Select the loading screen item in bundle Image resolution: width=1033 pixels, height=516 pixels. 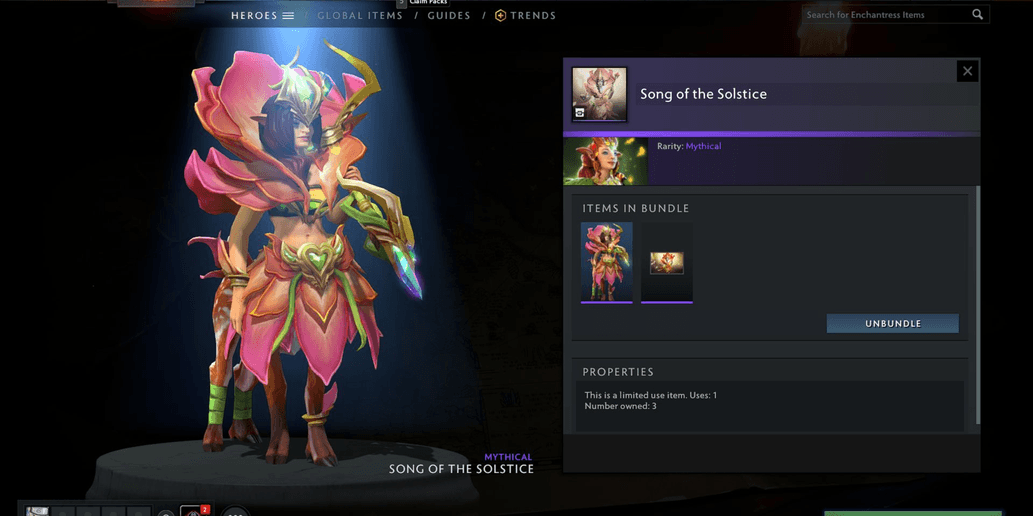point(667,262)
